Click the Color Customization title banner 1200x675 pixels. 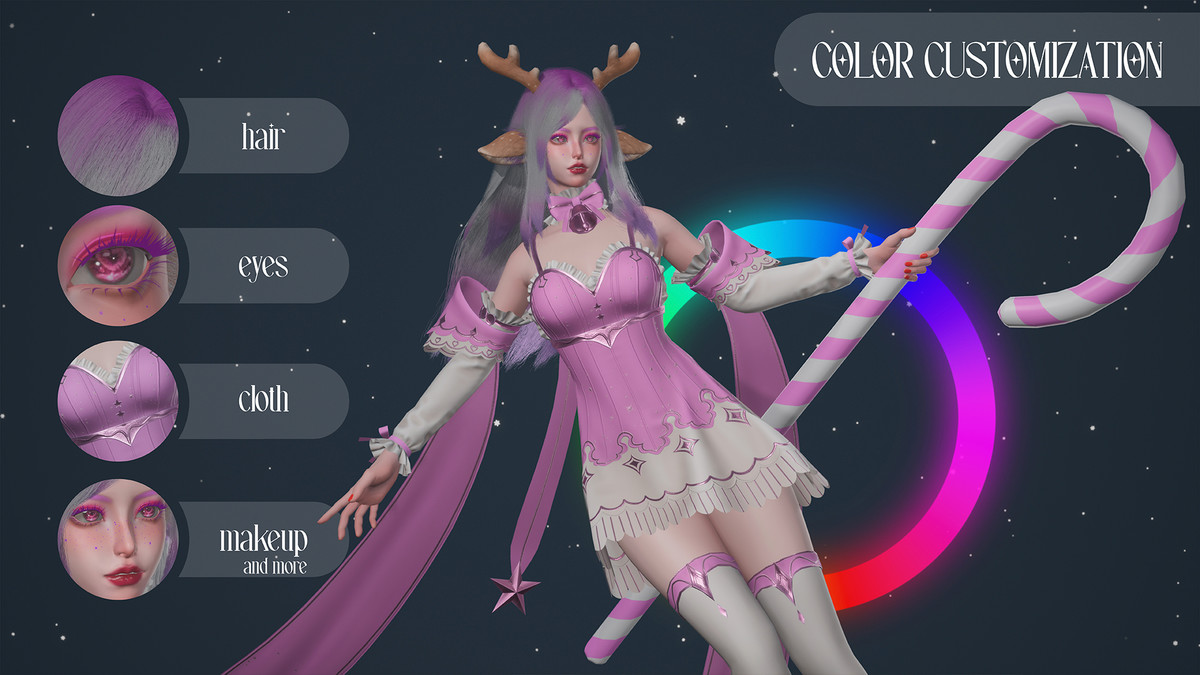[x=986, y=60]
